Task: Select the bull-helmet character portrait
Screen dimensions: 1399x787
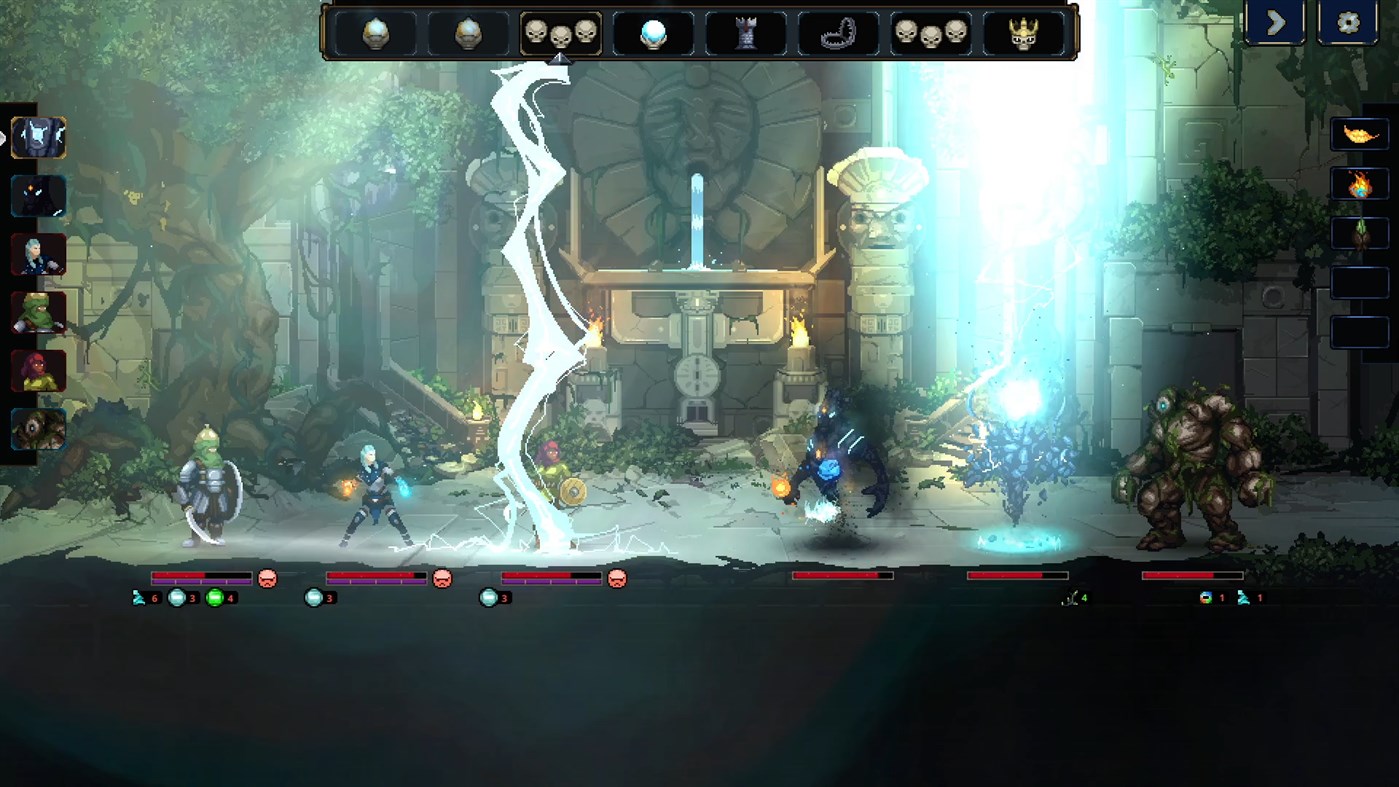Action: click(x=39, y=137)
